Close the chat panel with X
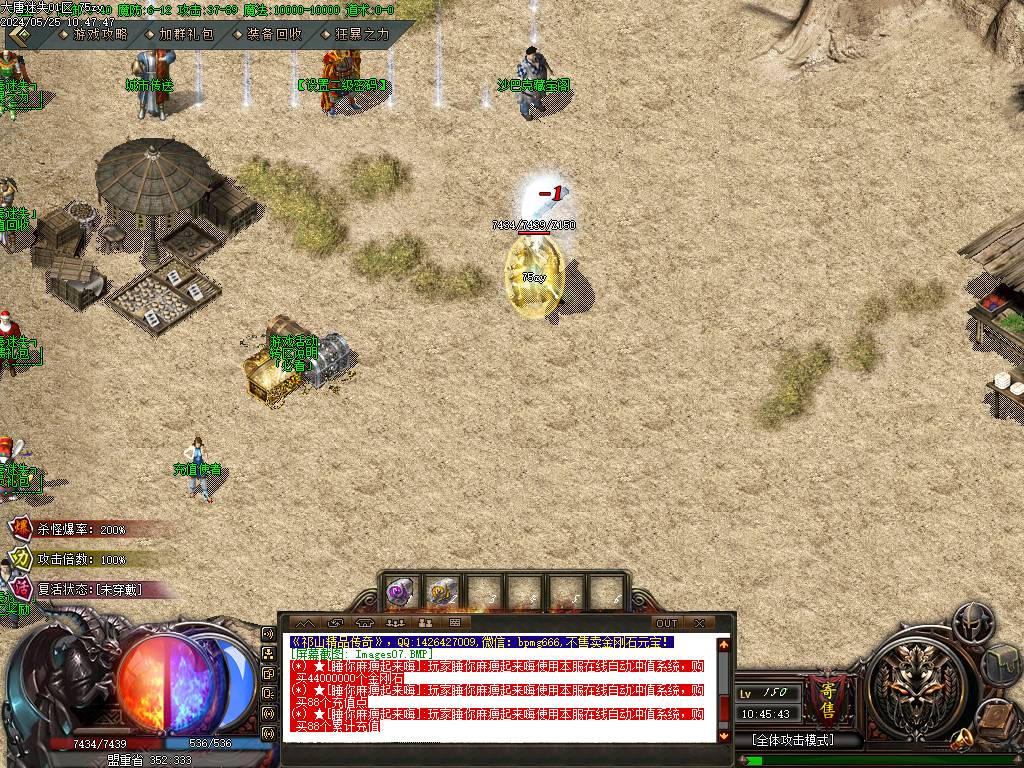The width and height of the screenshot is (1024, 768). (700, 623)
